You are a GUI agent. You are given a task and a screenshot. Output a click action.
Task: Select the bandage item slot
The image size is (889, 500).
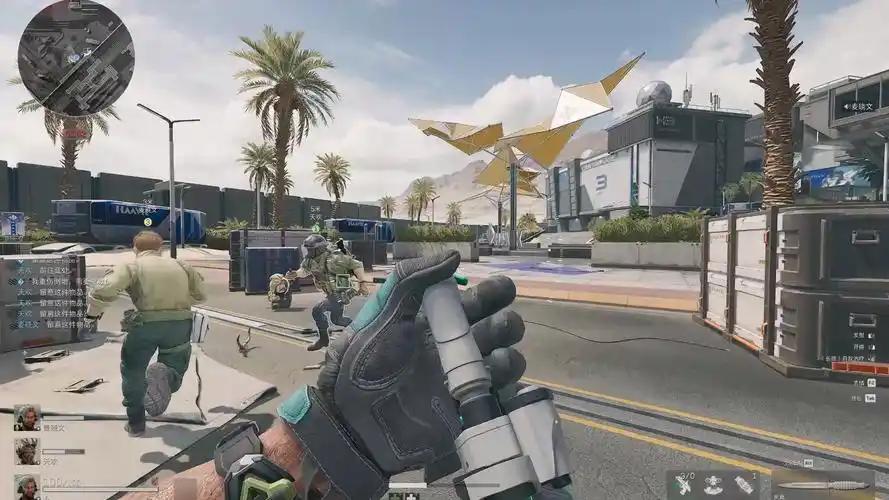coord(745,485)
